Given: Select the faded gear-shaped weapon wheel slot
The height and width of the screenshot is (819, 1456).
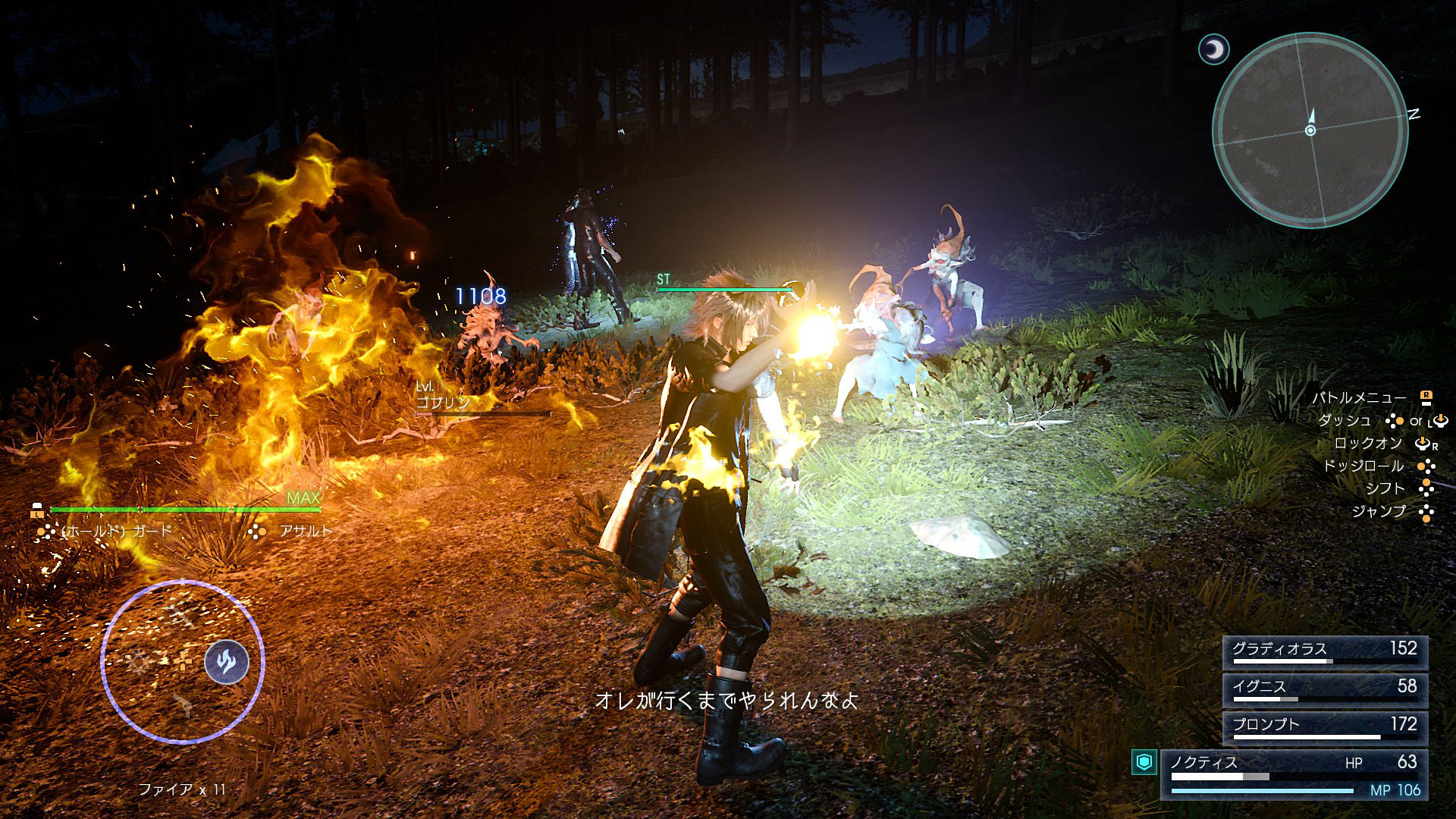Looking at the screenshot, I should 138,662.
